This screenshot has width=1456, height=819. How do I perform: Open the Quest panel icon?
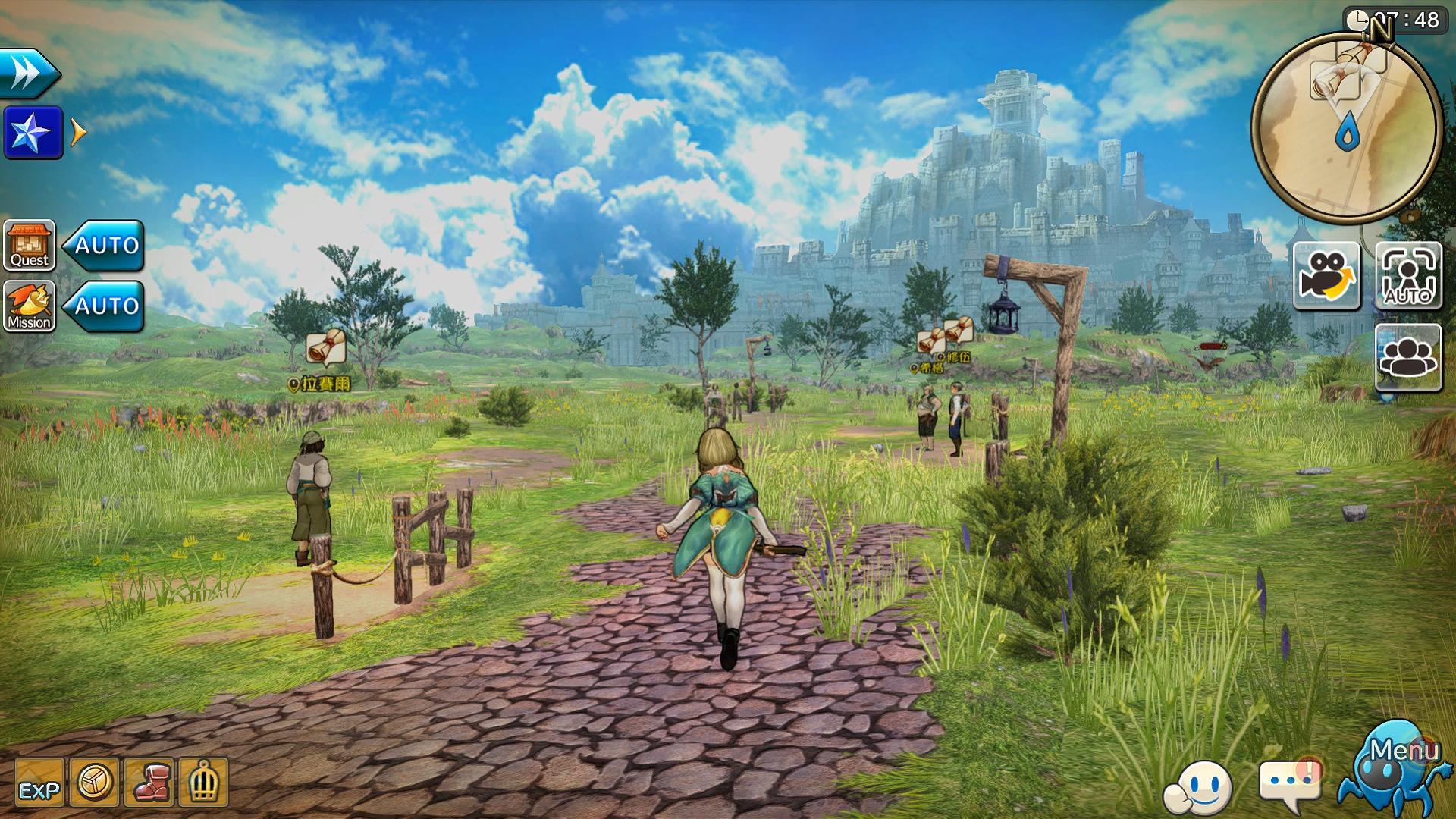[29, 246]
